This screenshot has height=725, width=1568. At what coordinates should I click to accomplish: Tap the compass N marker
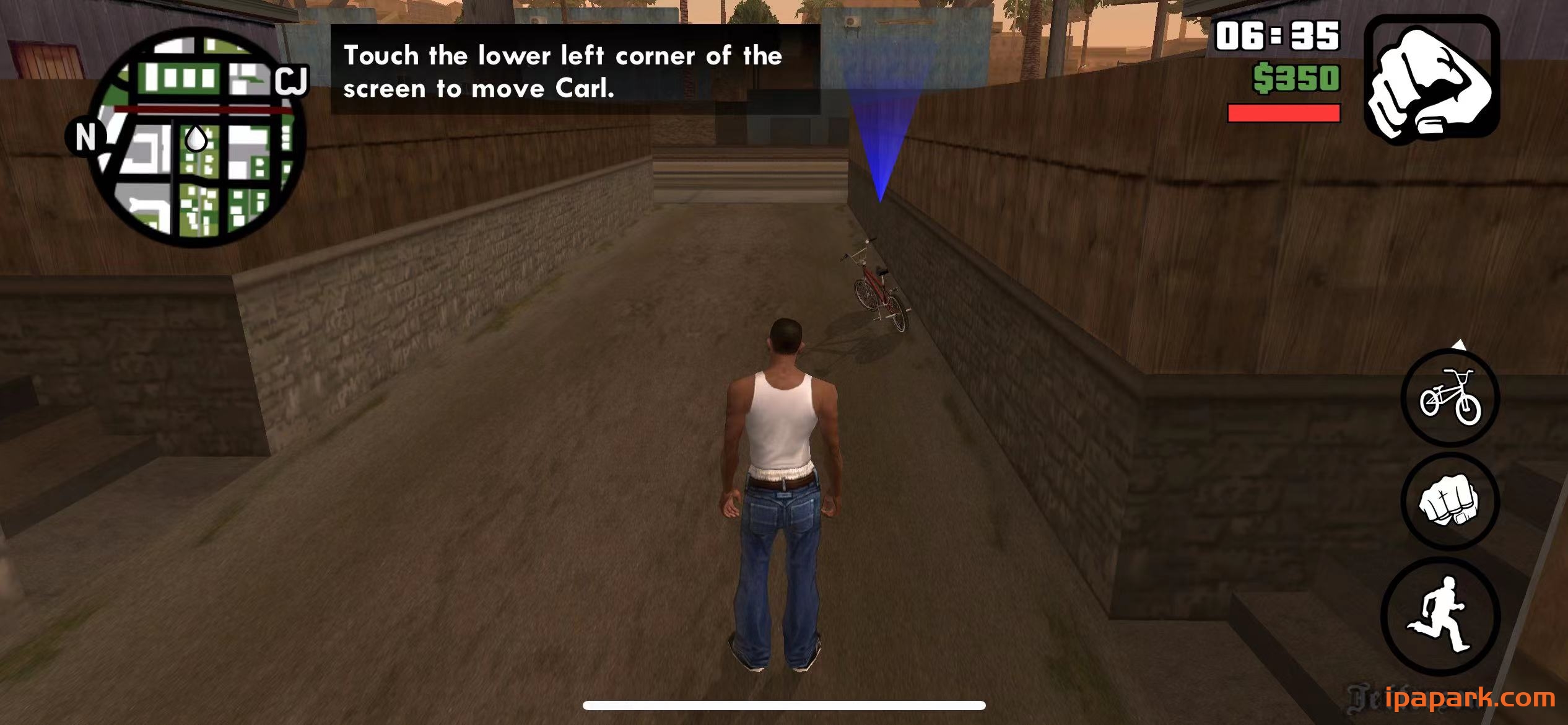[87, 136]
